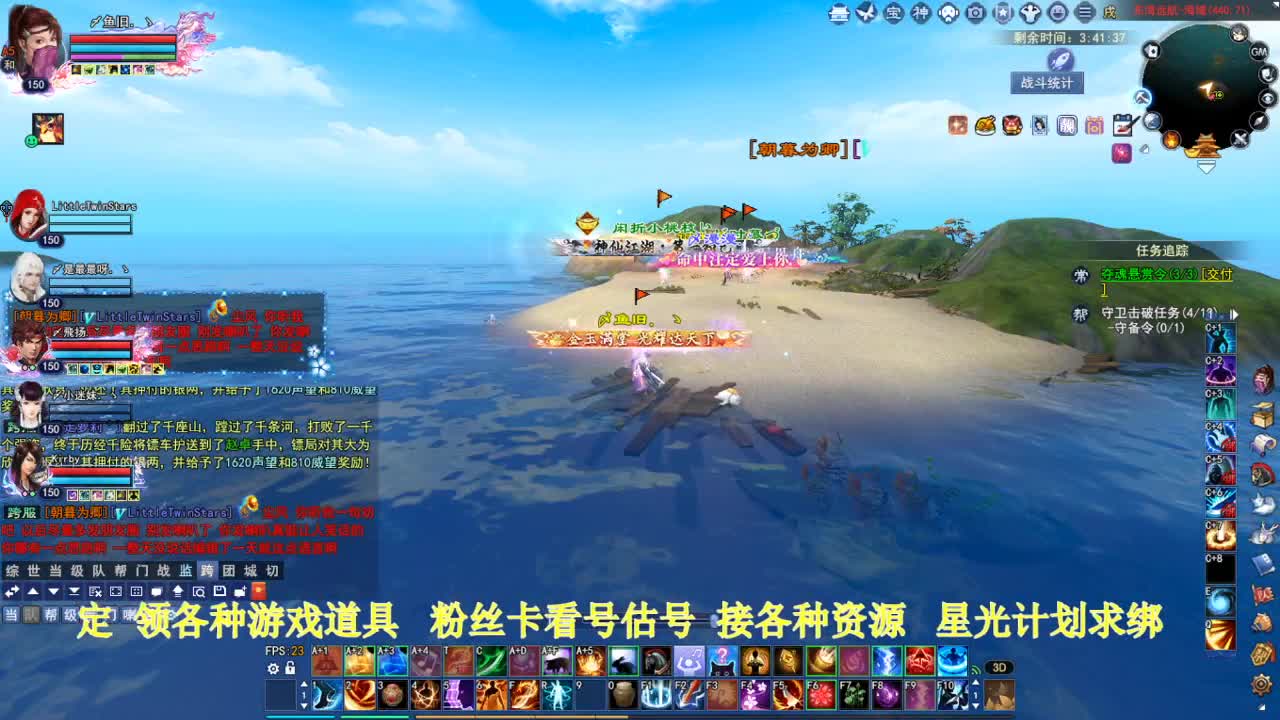The height and width of the screenshot is (720, 1280).
Task: Open the hamburger menu icon in top bar
Action: click(x=1085, y=13)
